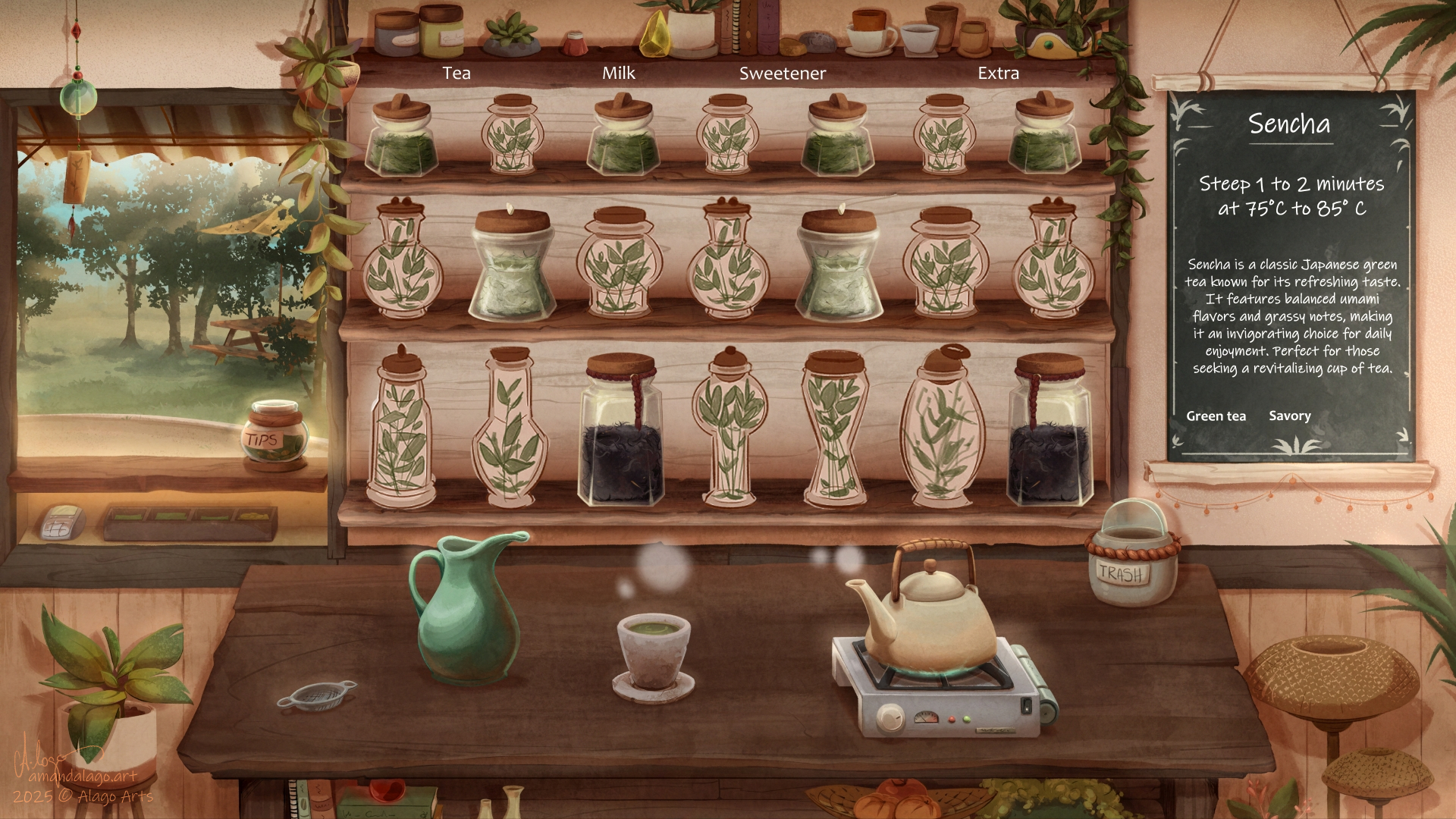Screen dimensions: 1456x819
Task: Click the Trash jar to discard
Action: click(x=1131, y=557)
